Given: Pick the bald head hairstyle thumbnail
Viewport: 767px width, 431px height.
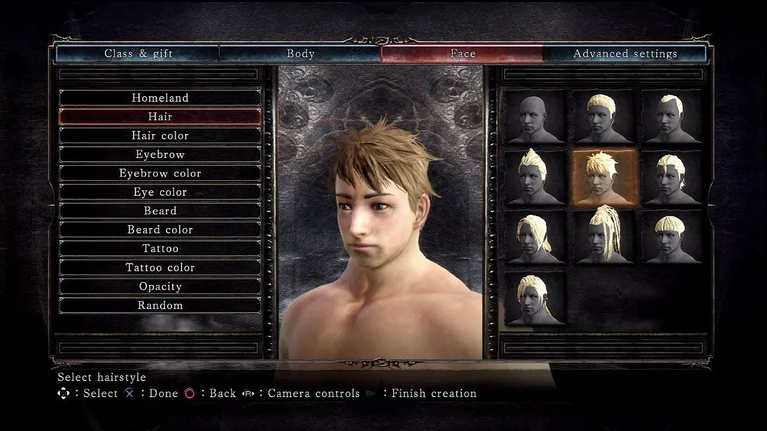Looking at the screenshot, I should click(533, 118).
